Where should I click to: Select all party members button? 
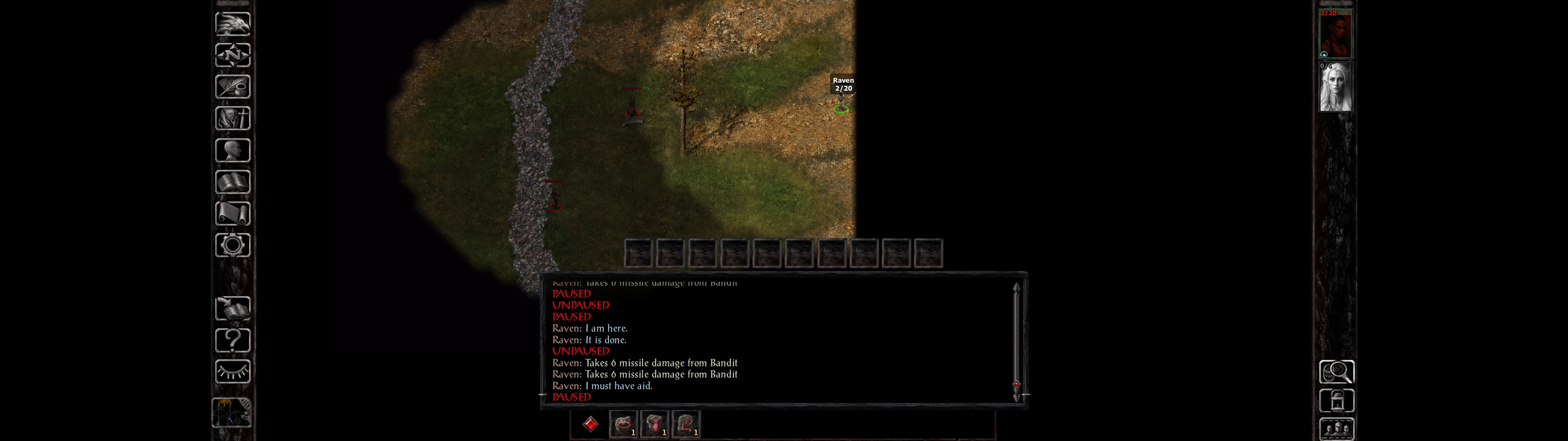(x=1337, y=429)
